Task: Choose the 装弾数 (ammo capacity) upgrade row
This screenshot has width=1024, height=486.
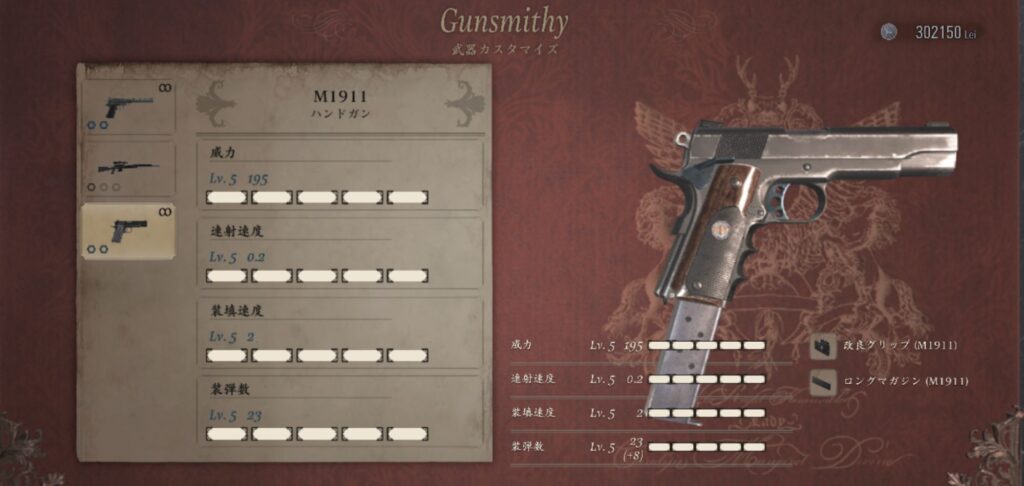Action: point(340,411)
